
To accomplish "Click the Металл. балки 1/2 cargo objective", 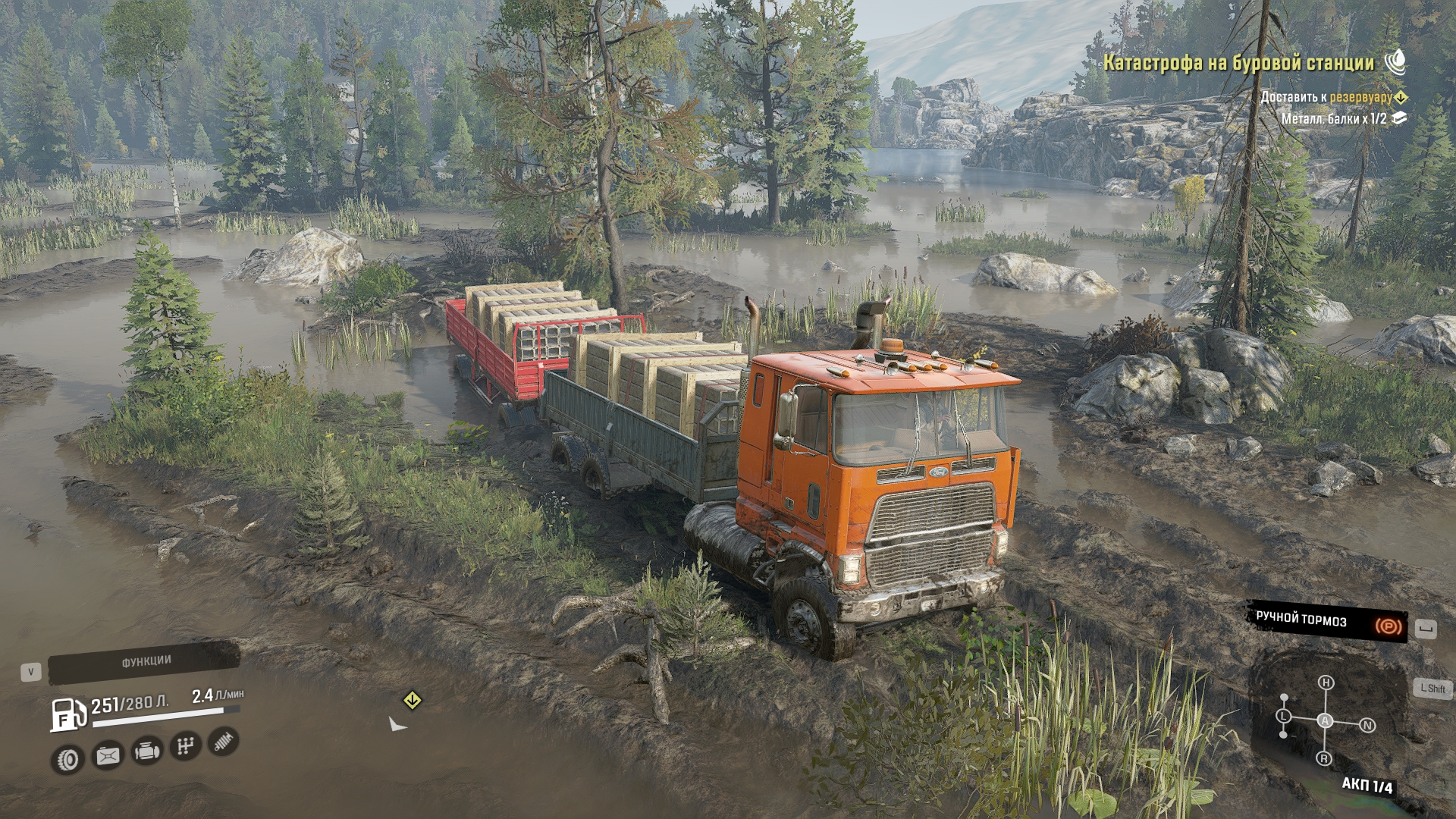I will 1334,119.
